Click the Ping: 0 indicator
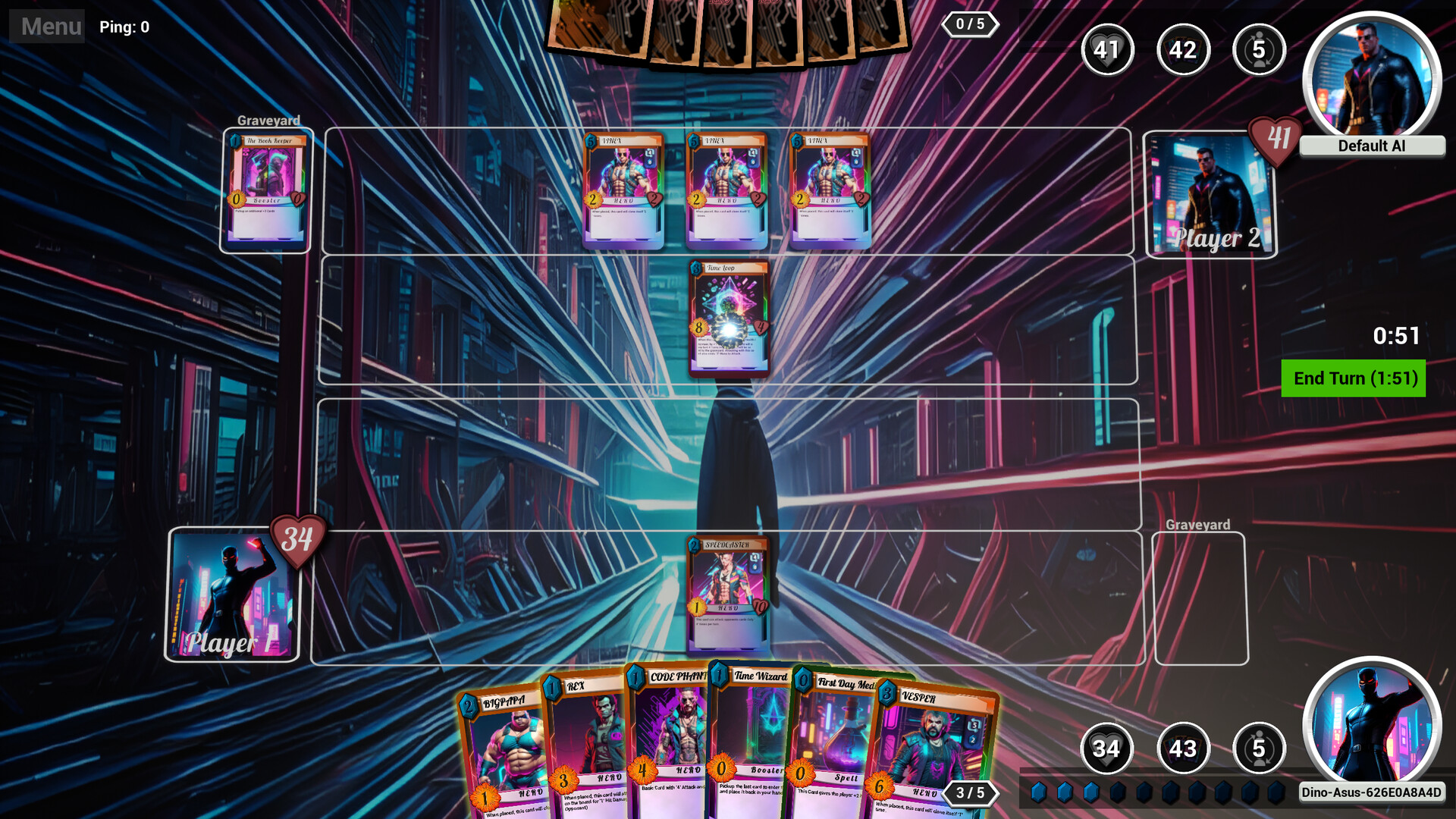 click(x=124, y=27)
